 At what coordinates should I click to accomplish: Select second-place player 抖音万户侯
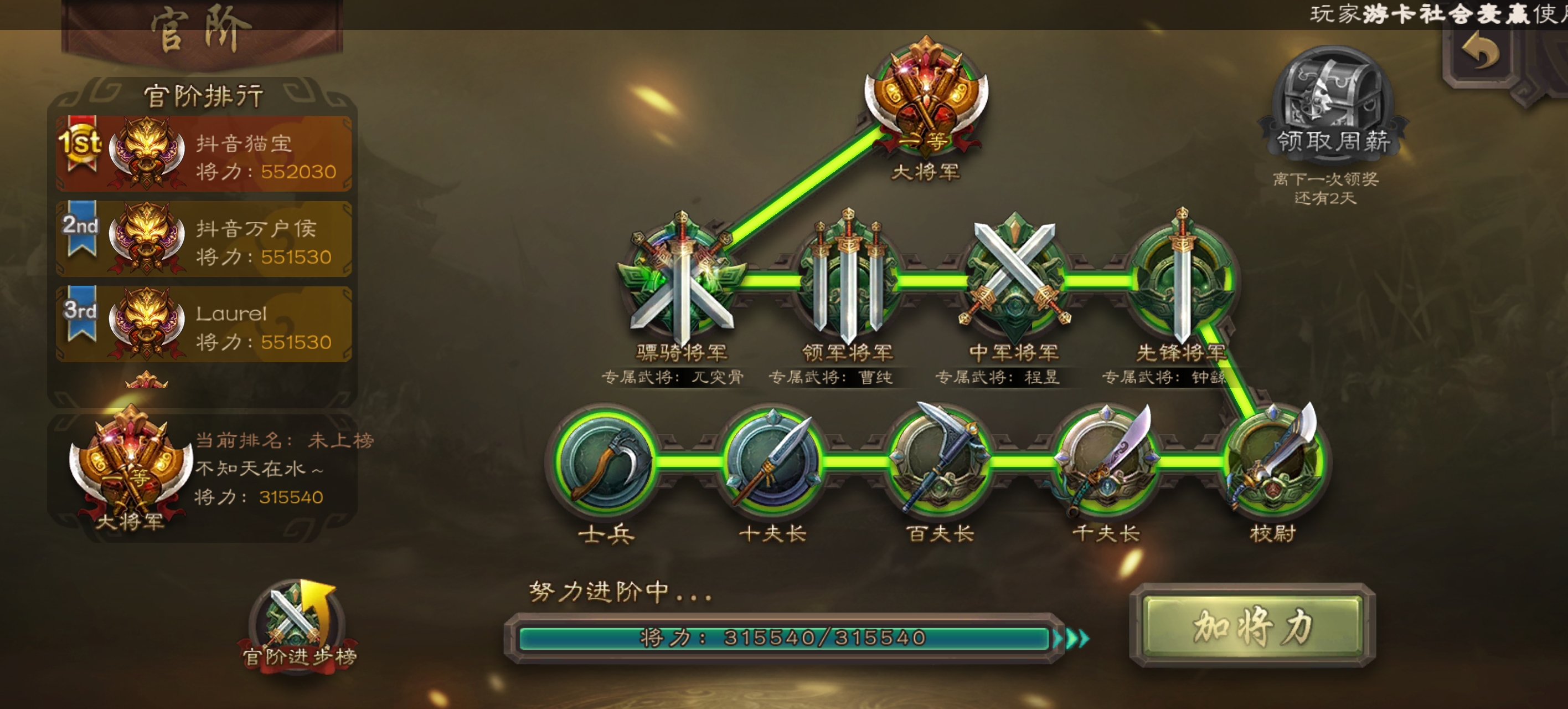204,240
